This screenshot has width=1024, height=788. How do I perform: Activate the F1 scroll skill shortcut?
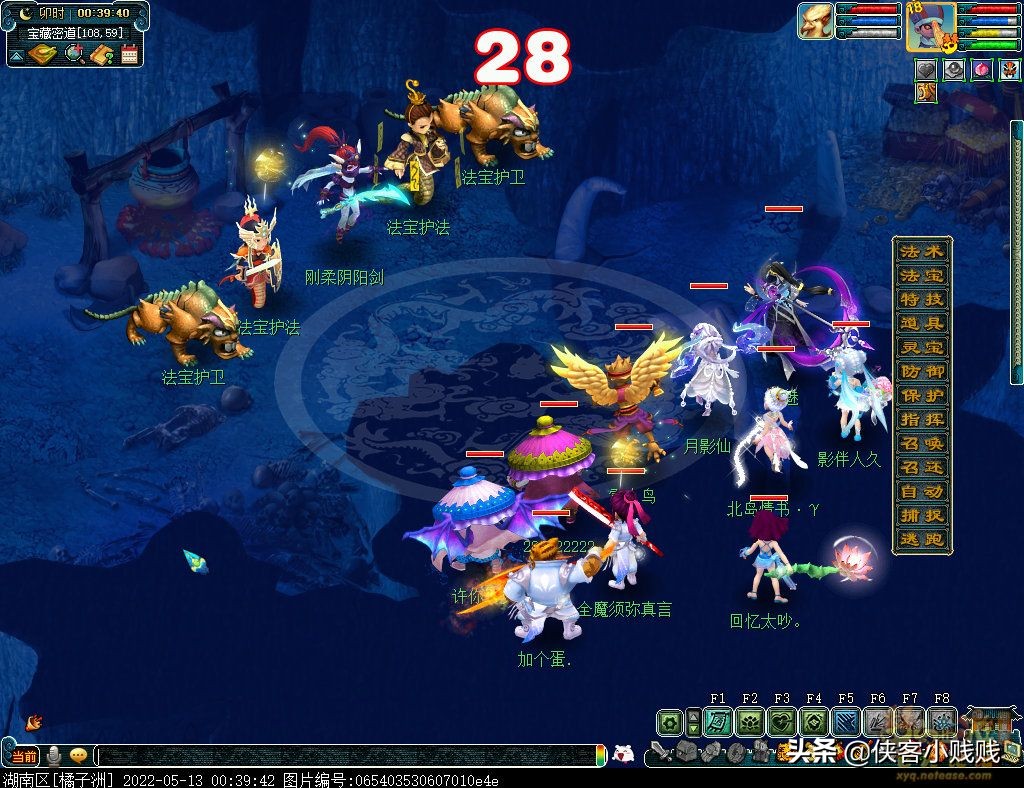point(718,722)
